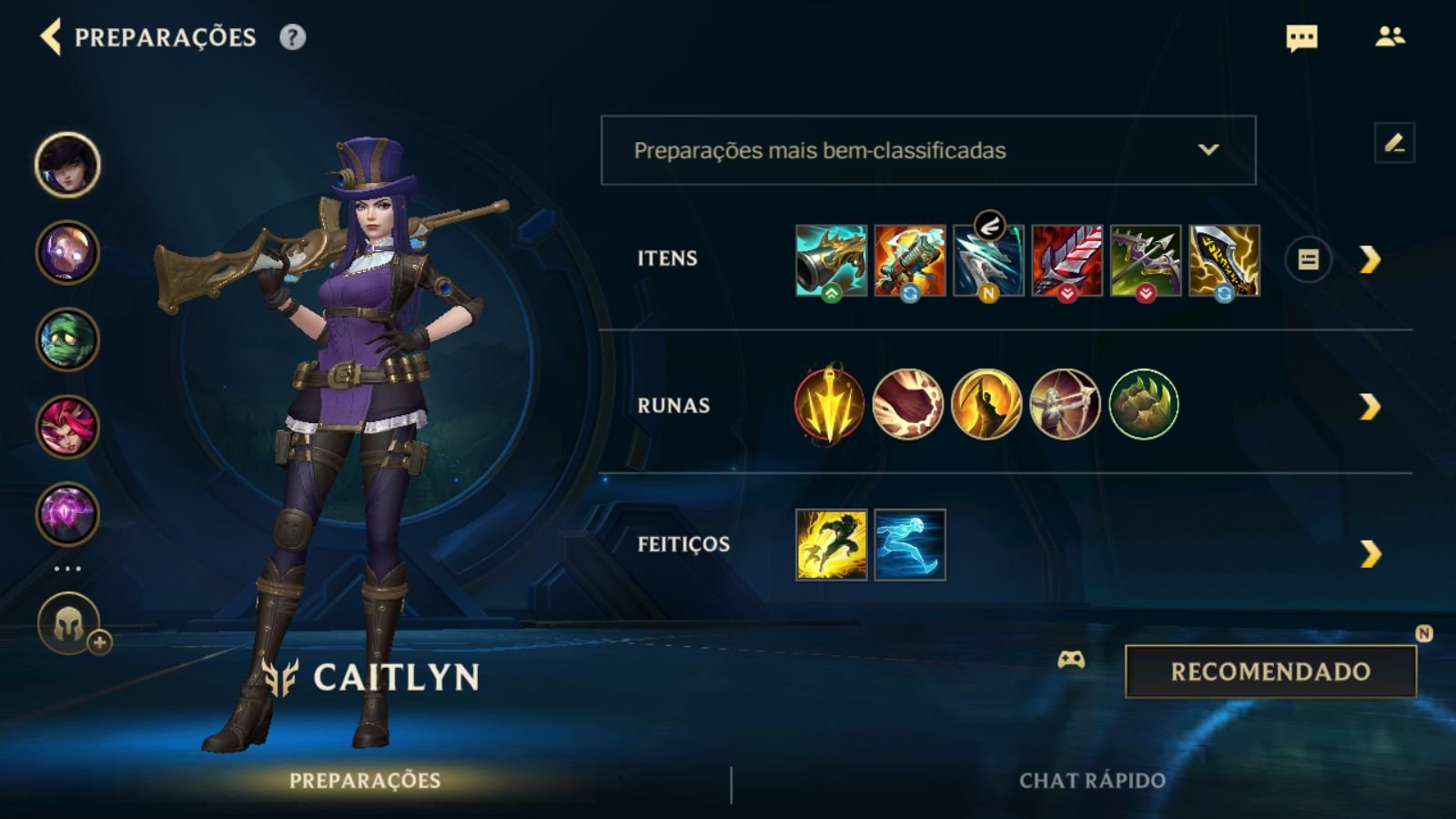The image size is (1456, 819).
Task: Open the Itens section arrow
Action: coord(1370,260)
